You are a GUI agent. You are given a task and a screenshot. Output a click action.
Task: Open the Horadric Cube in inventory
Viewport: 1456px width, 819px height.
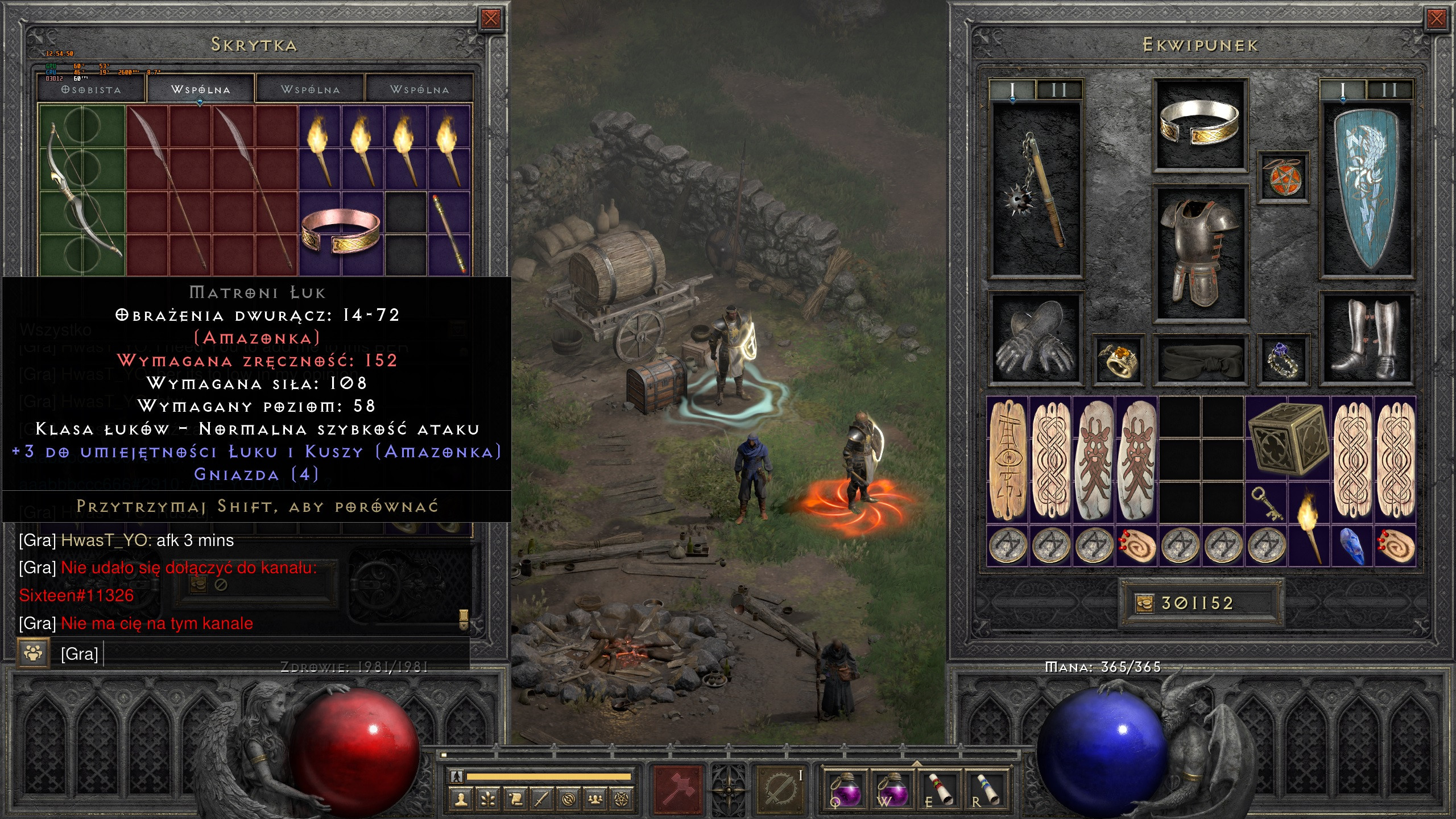coord(1287,438)
